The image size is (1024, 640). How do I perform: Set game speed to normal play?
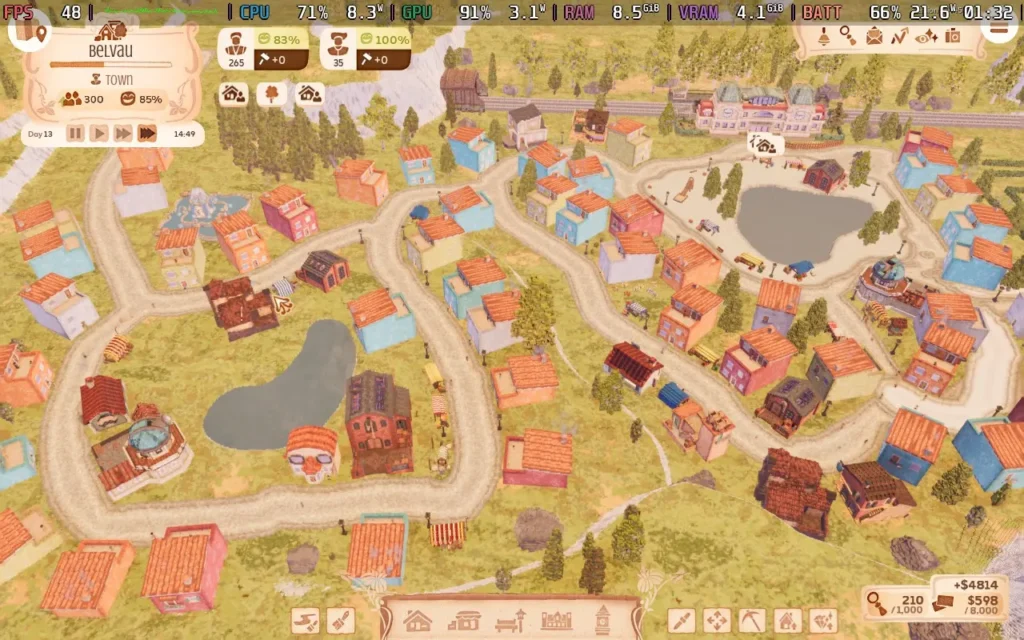click(99, 133)
